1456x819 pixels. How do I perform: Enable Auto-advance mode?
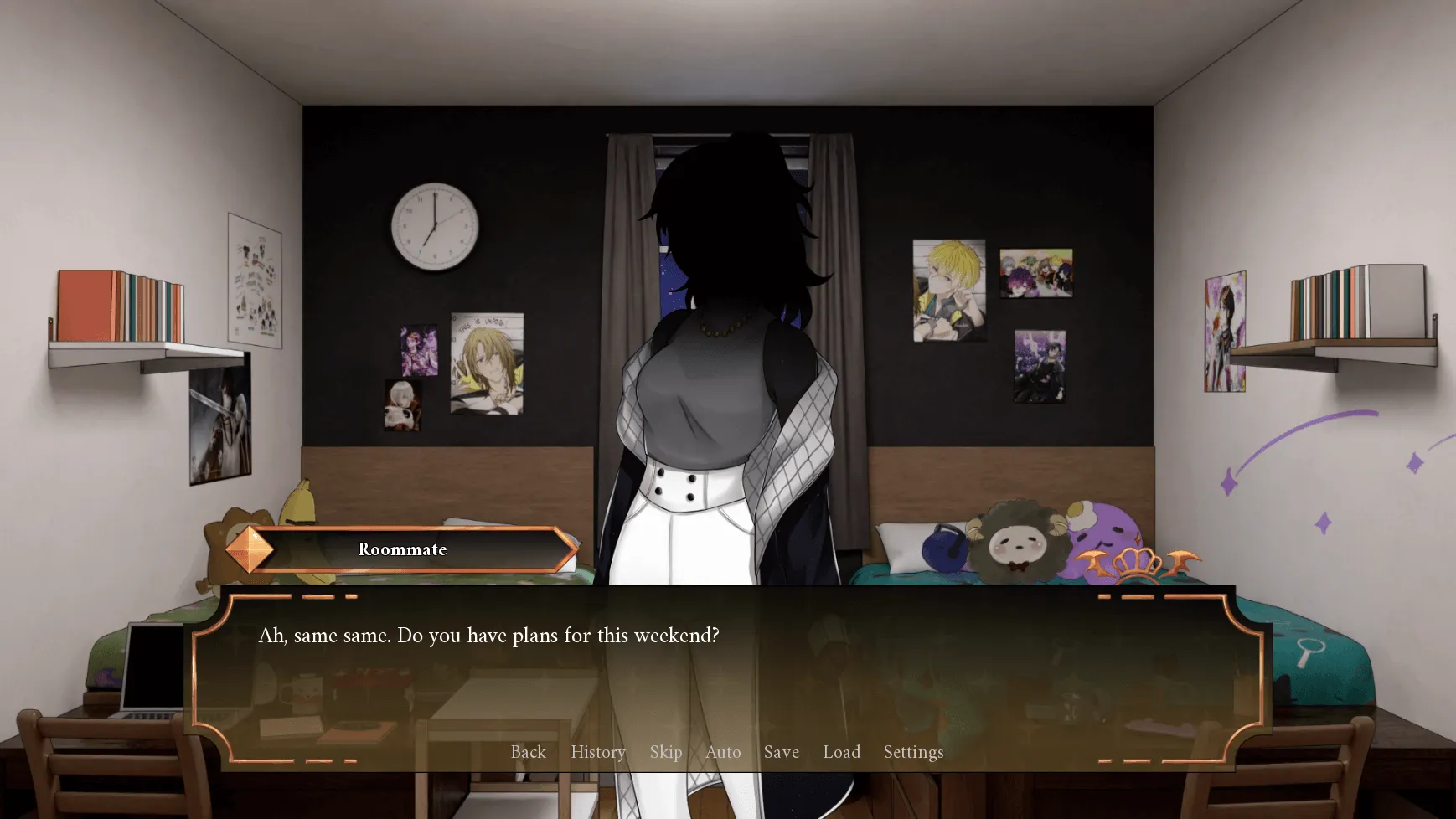pyautogui.click(x=723, y=752)
